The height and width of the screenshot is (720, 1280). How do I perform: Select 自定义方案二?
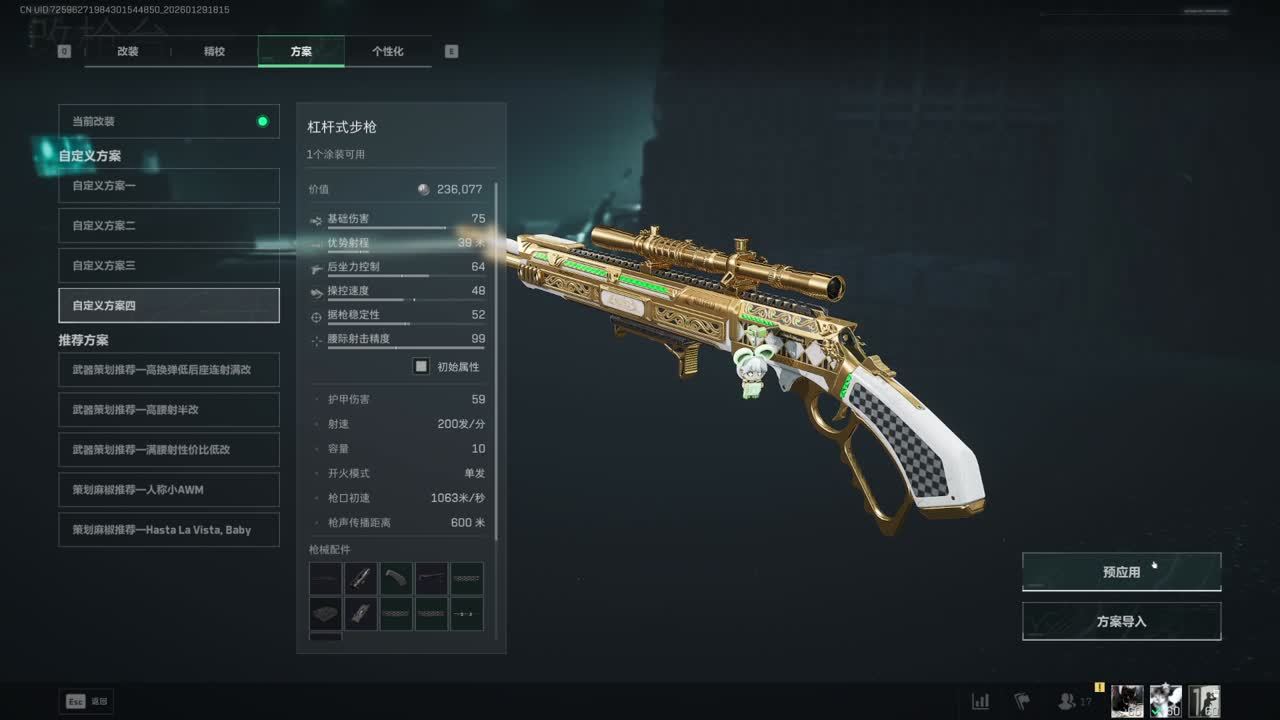(168, 226)
